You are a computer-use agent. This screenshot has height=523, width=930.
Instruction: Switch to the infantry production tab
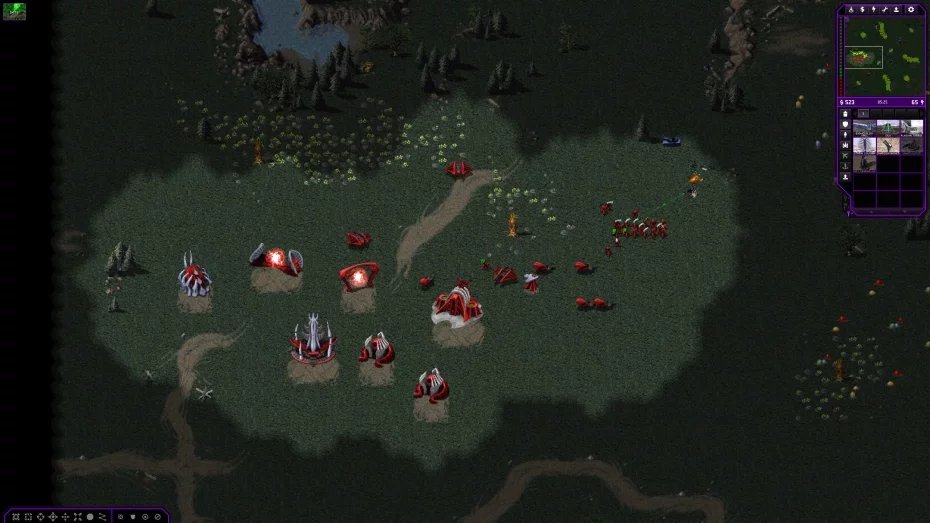click(x=846, y=135)
